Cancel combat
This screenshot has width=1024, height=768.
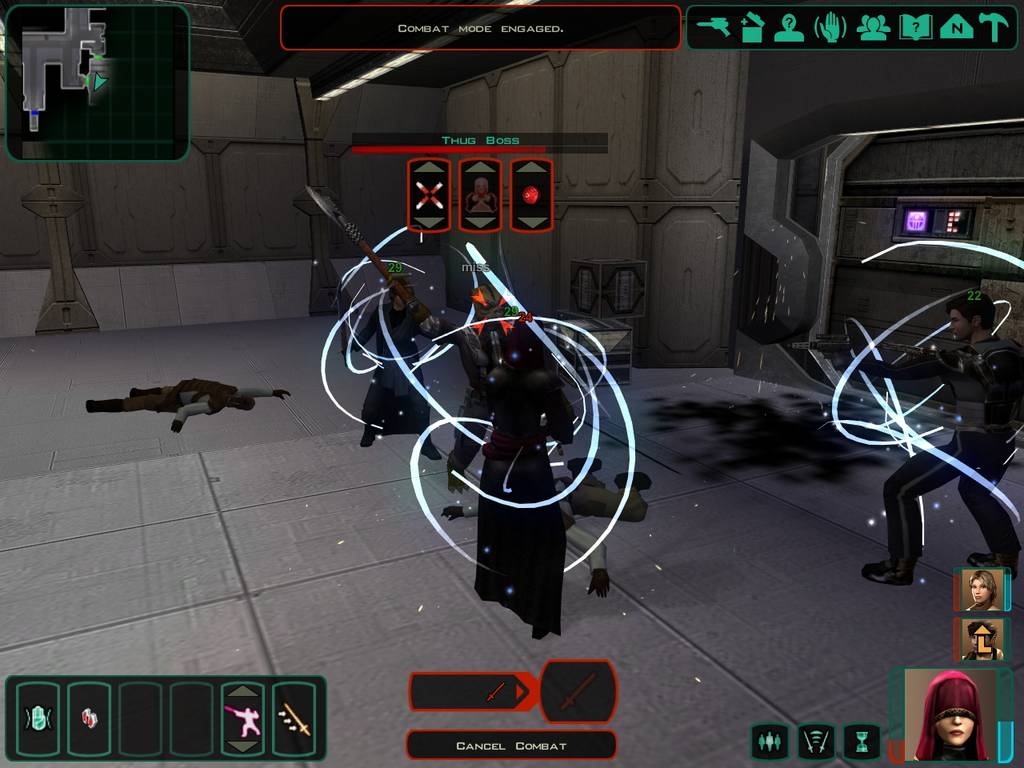(511, 745)
